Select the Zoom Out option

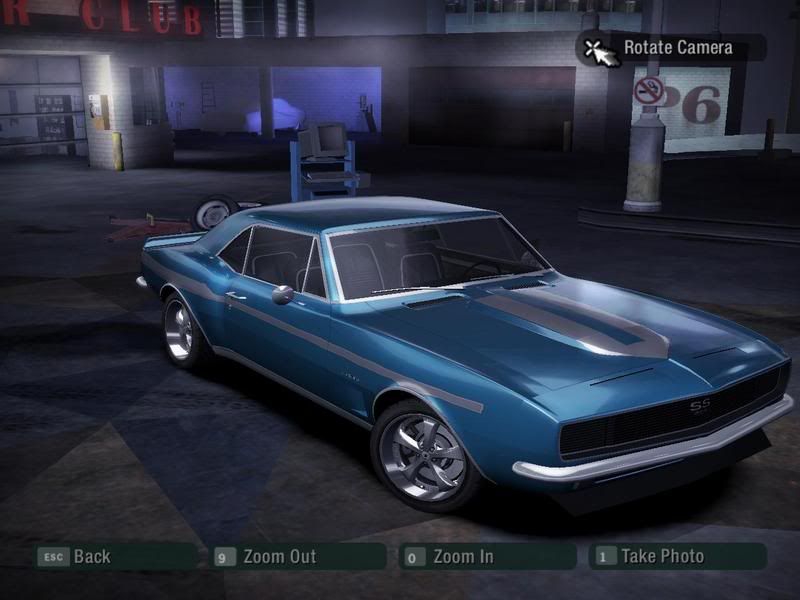coord(278,557)
